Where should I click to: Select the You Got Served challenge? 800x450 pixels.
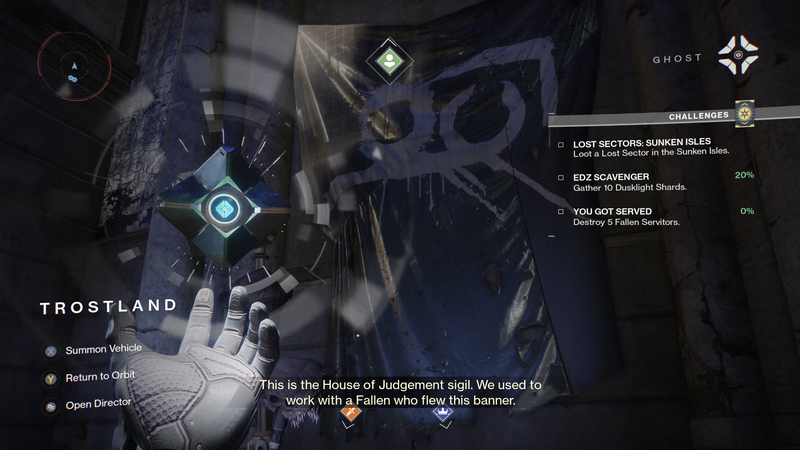tap(650, 216)
